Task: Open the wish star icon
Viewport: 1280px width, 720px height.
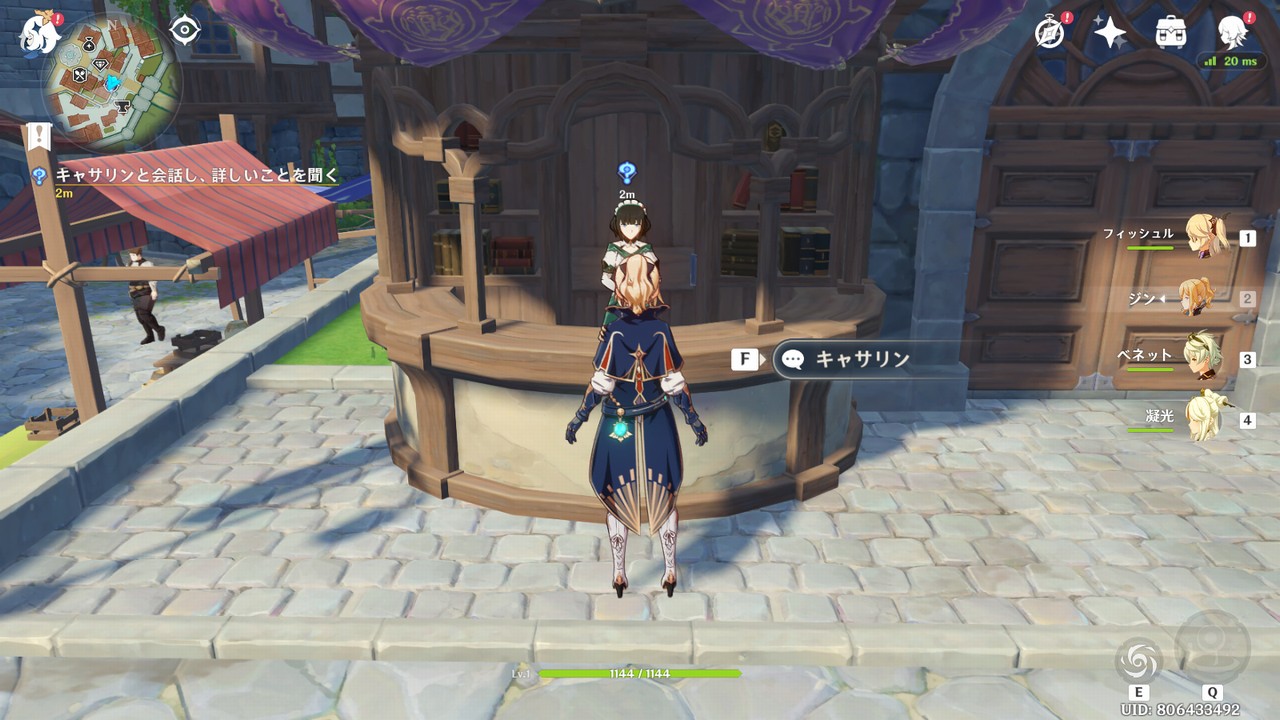Action: click(x=1109, y=33)
